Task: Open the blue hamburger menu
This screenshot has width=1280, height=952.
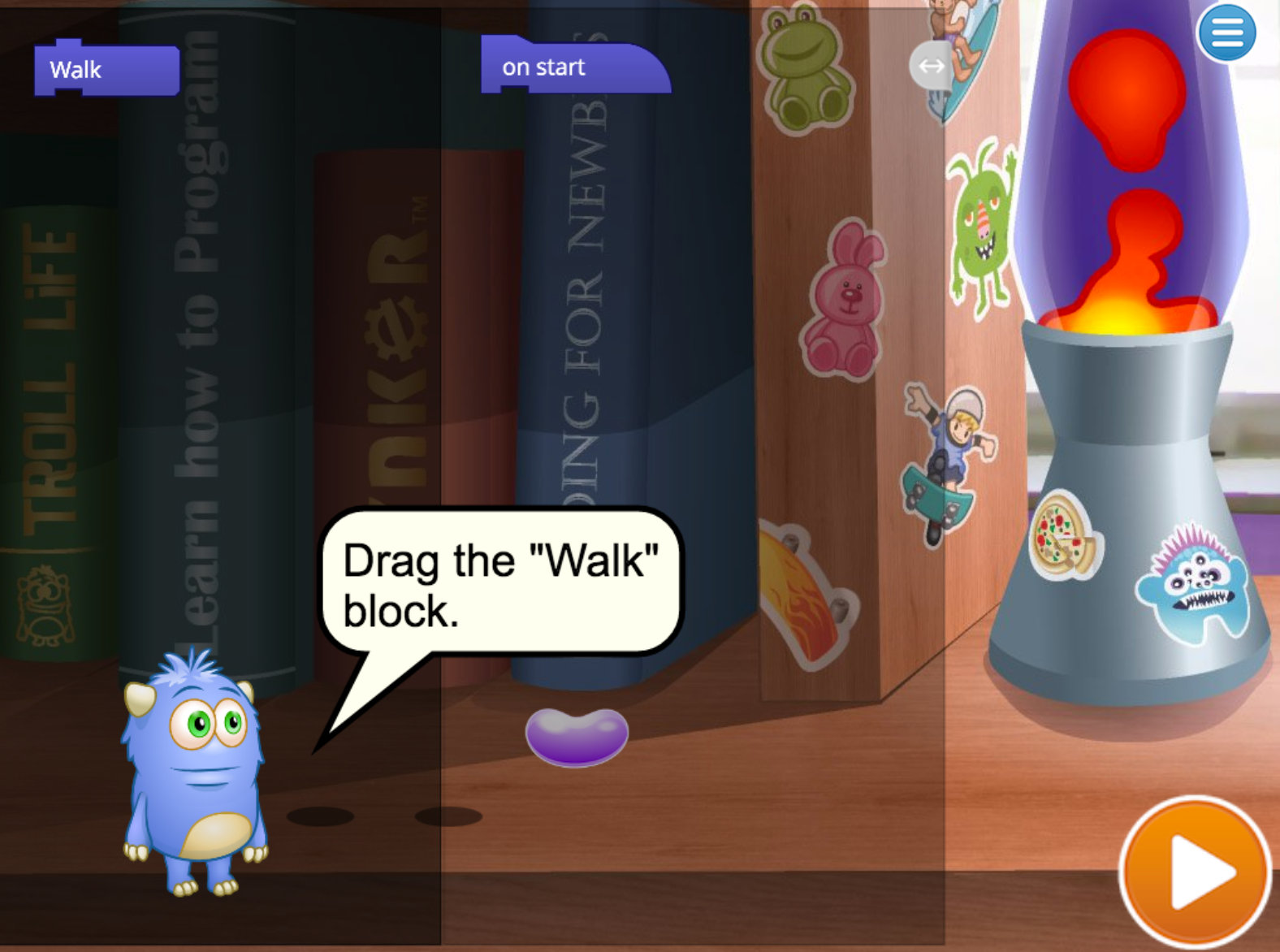Action: coord(1226,32)
